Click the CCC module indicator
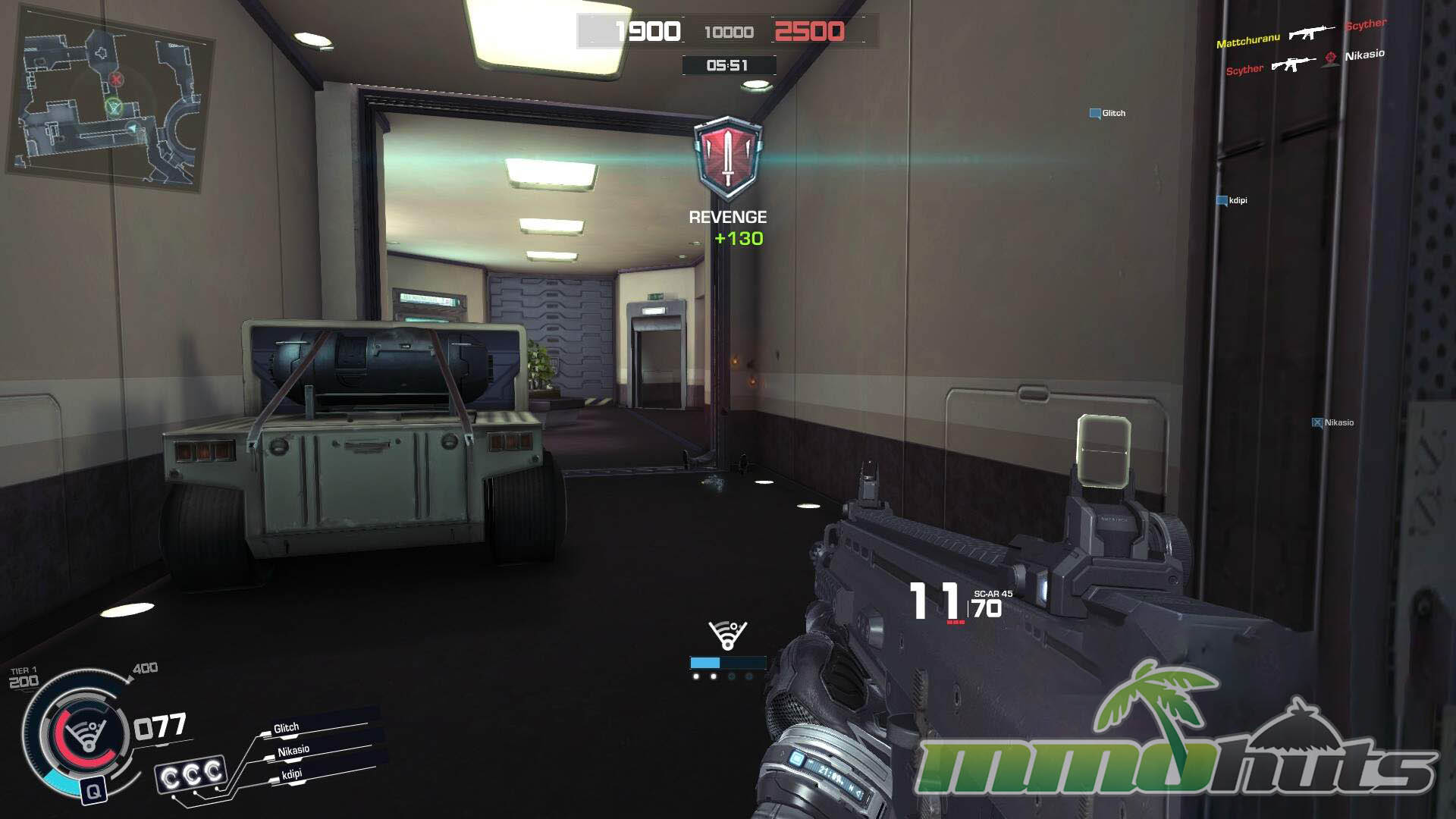This screenshot has height=819, width=1456. pos(192,775)
